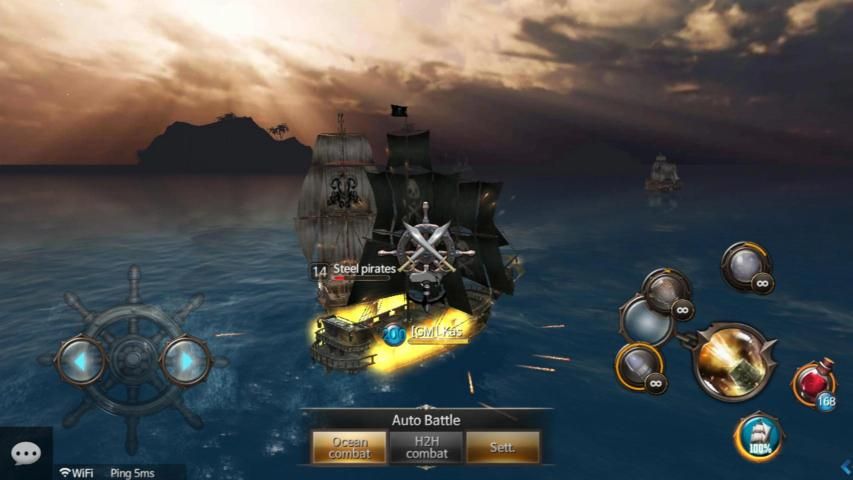Select Ocean combat auto battle
This screenshot has width=853, height=480.
pyautogui.click(x=349, y=448)
